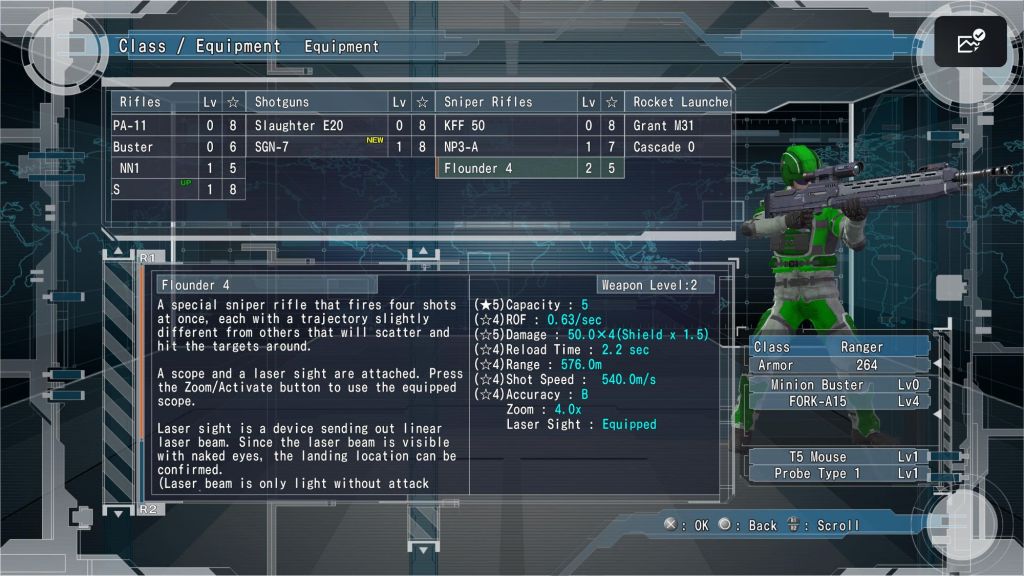
Task: Select the highlighted Flounder 4 rifle
Action: pos(507,168)
